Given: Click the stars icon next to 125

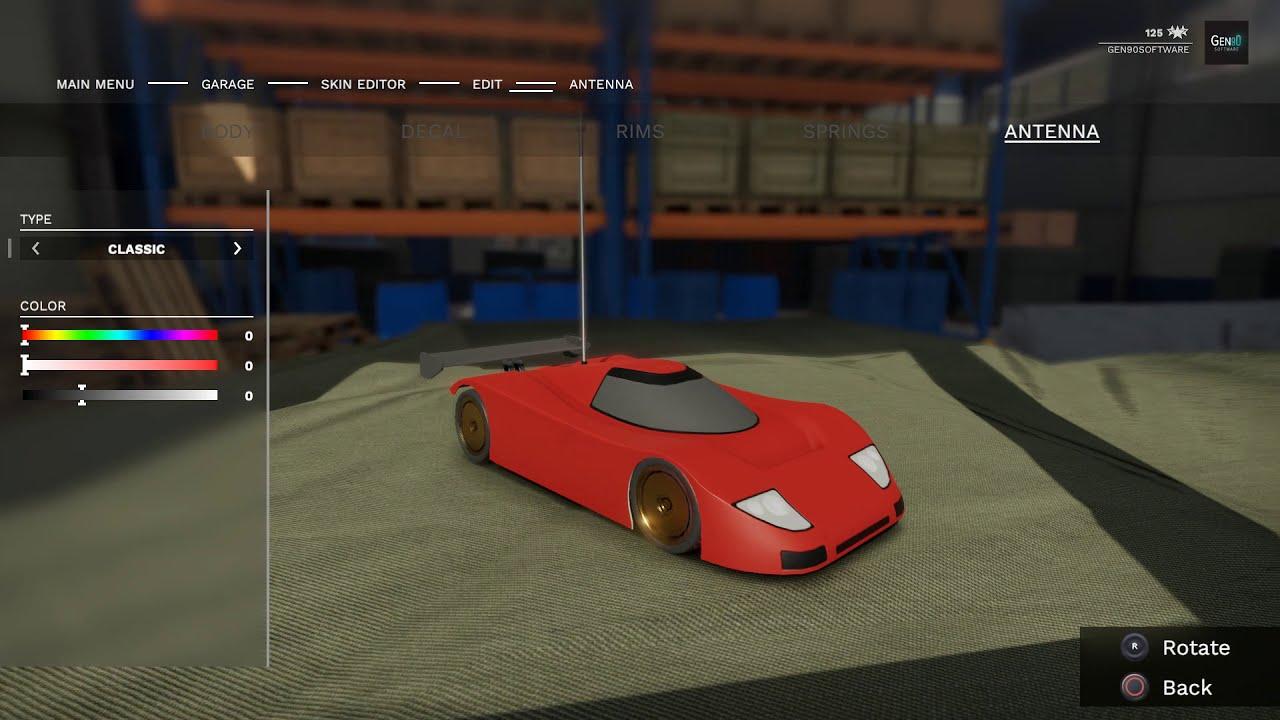Looking at the screenshot, I should coord(1179,33).
